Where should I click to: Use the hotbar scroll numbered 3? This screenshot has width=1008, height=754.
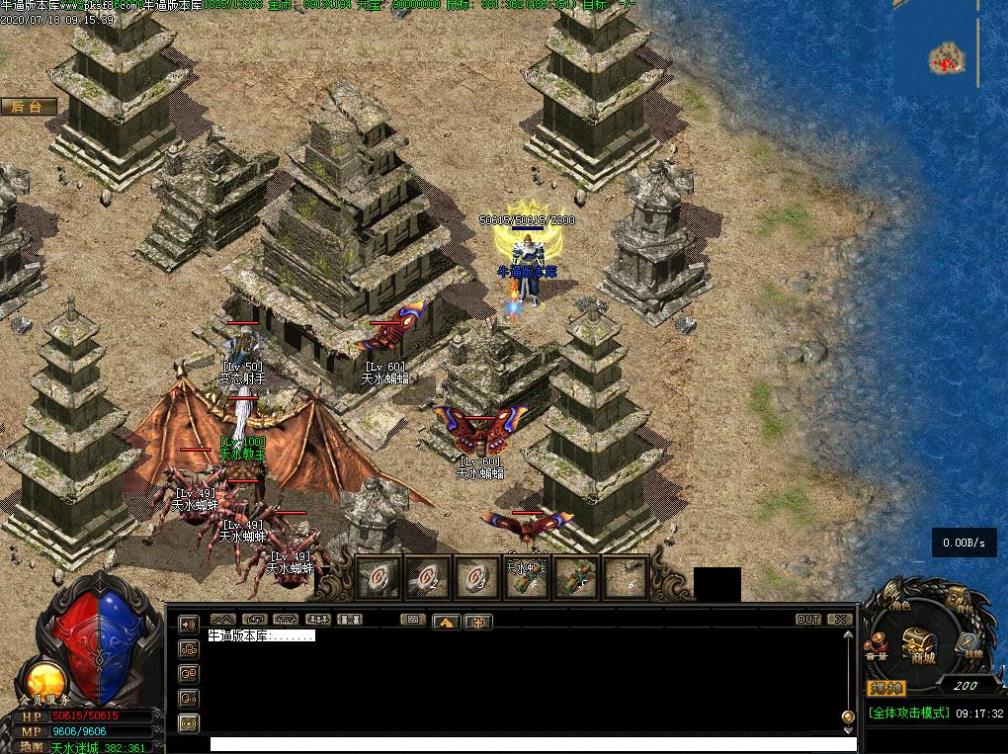tap(476, 578)
